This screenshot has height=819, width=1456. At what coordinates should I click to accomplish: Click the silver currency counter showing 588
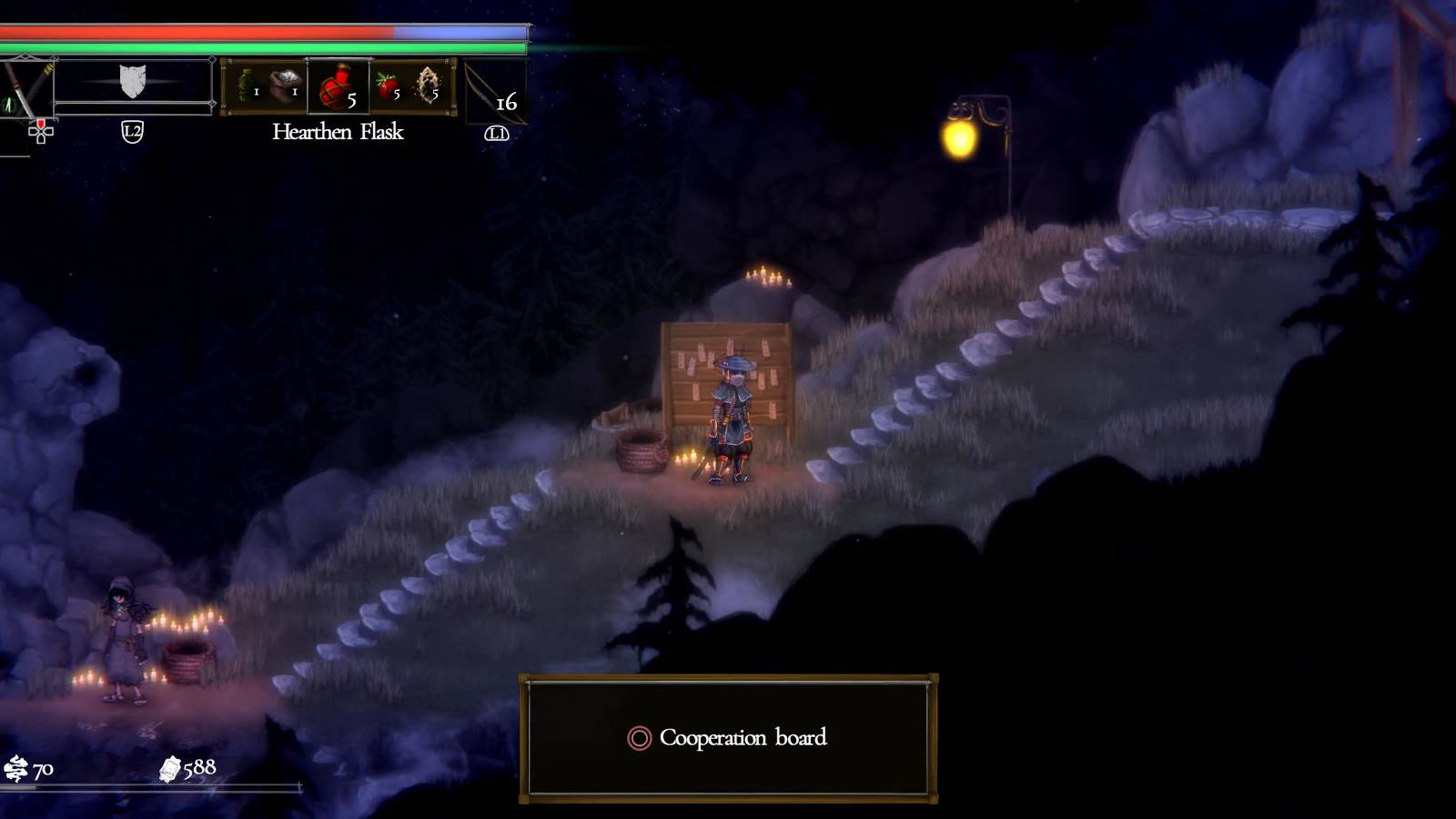(x=188, y=770)
